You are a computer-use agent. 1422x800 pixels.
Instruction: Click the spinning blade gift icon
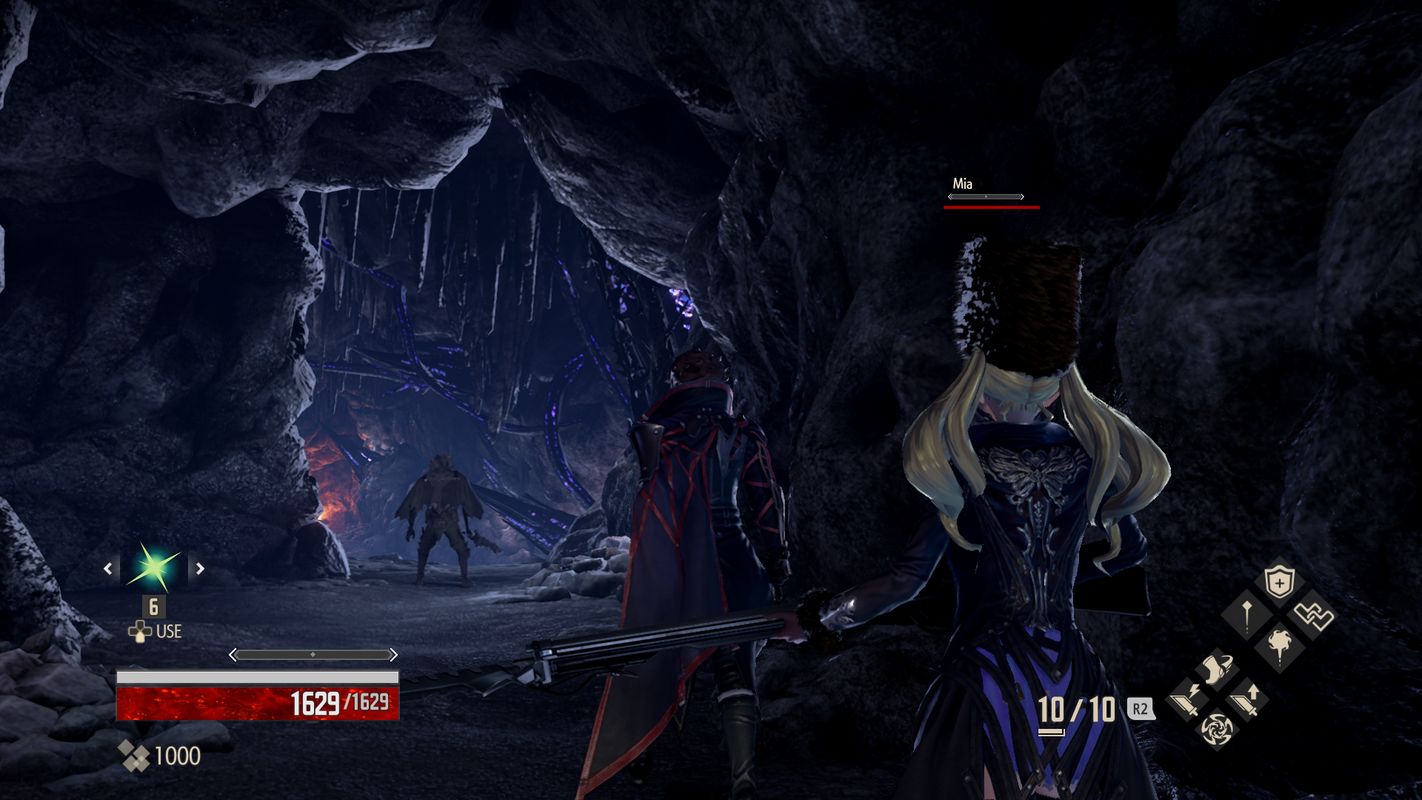click(x=1219, y=729)
